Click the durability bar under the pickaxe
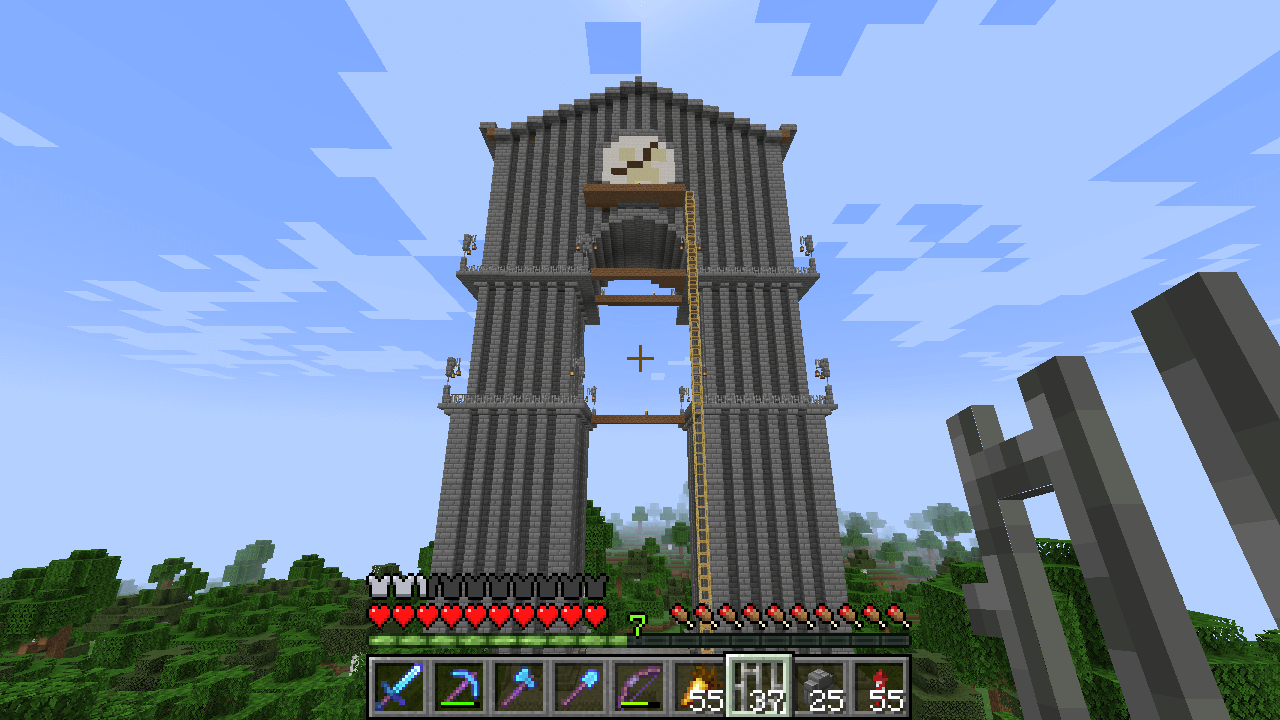1280x720 pixels. tap(459, 704)
